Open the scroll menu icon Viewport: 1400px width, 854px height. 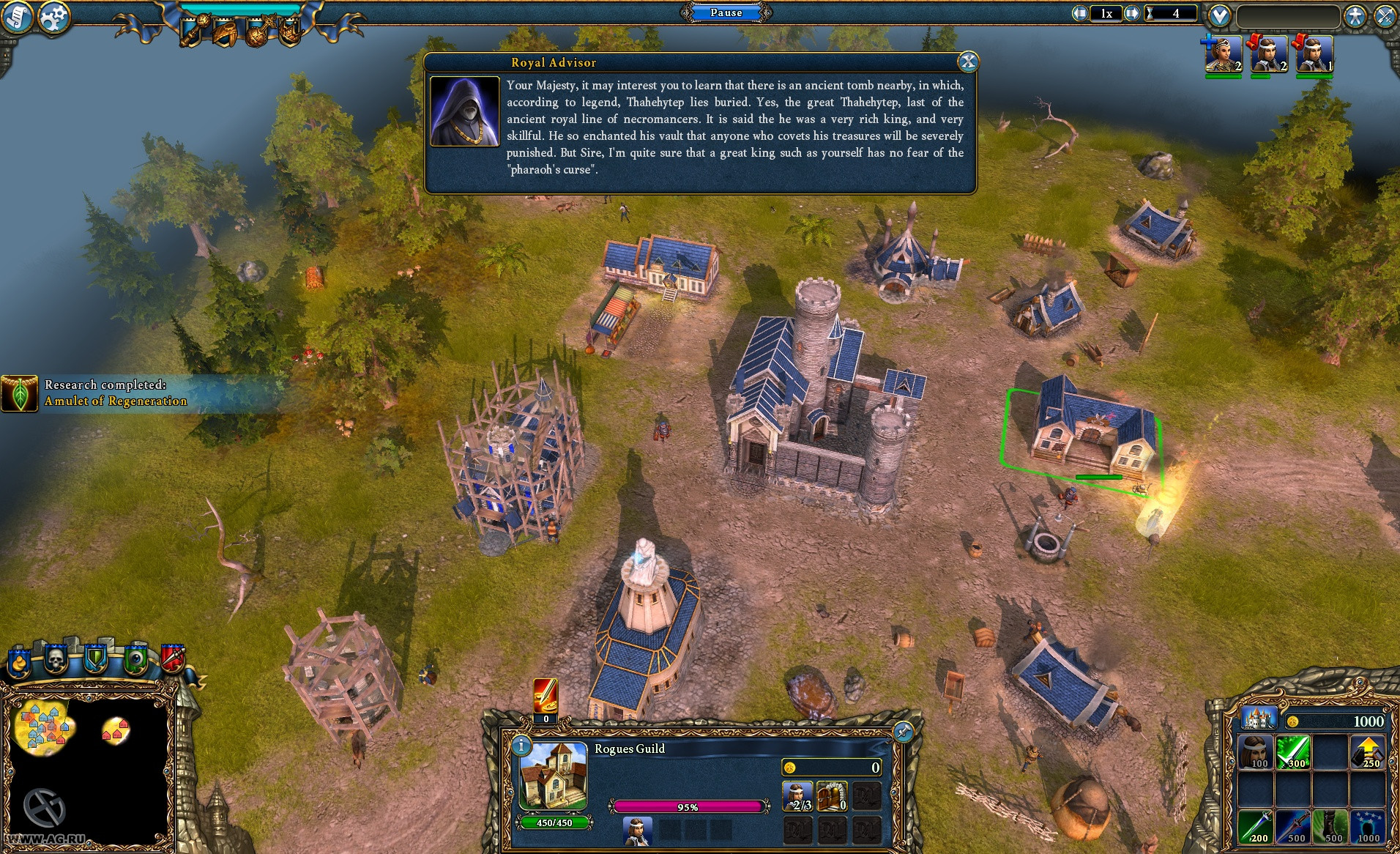coord(16,16)
